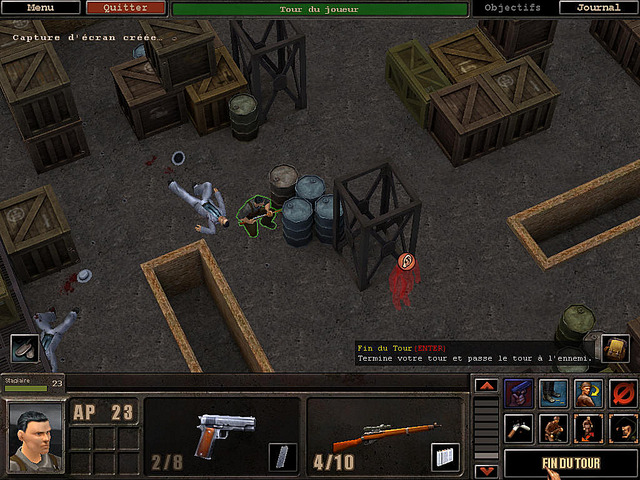Choose the standing soldier stance icon
This screenshot has width=640, height=480.
[x=589, y=428]
